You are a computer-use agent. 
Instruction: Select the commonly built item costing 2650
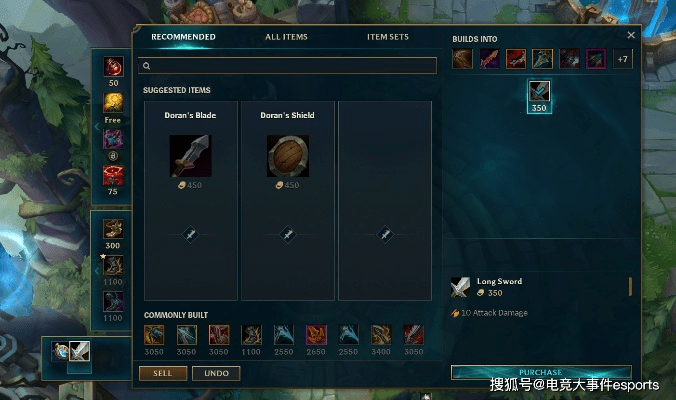[315, 335]
